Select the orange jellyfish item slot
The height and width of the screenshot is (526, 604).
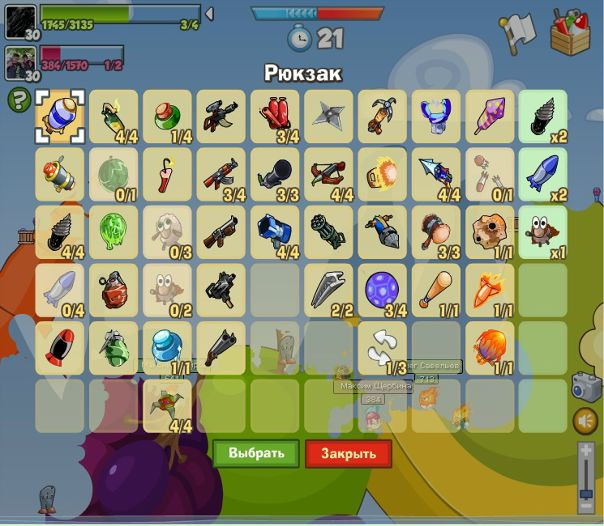(x=490, y=348)
